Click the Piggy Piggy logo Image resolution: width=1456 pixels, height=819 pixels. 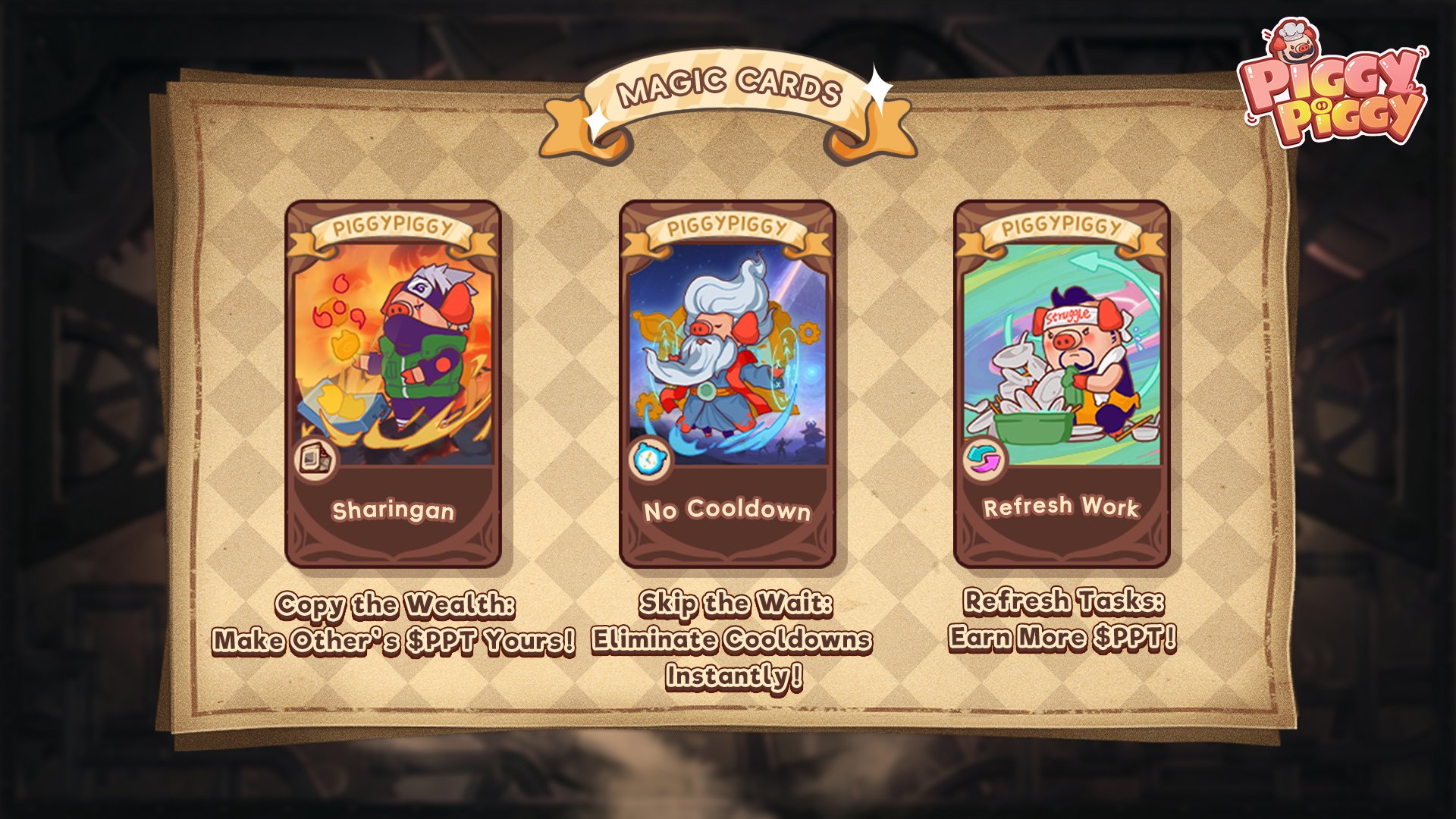point(1332,87)
